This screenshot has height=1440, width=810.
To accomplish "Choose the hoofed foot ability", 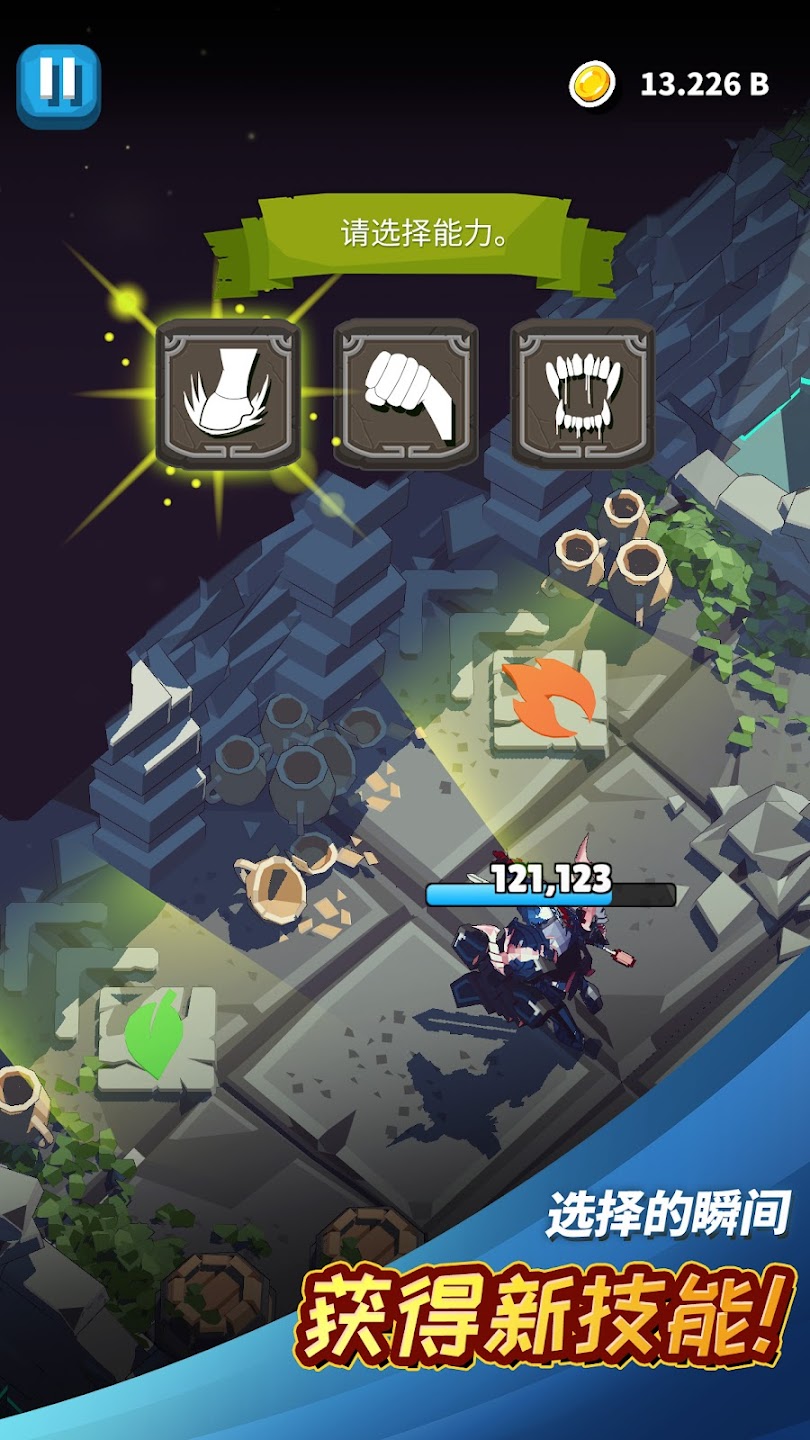I will (x=228, y=394).
